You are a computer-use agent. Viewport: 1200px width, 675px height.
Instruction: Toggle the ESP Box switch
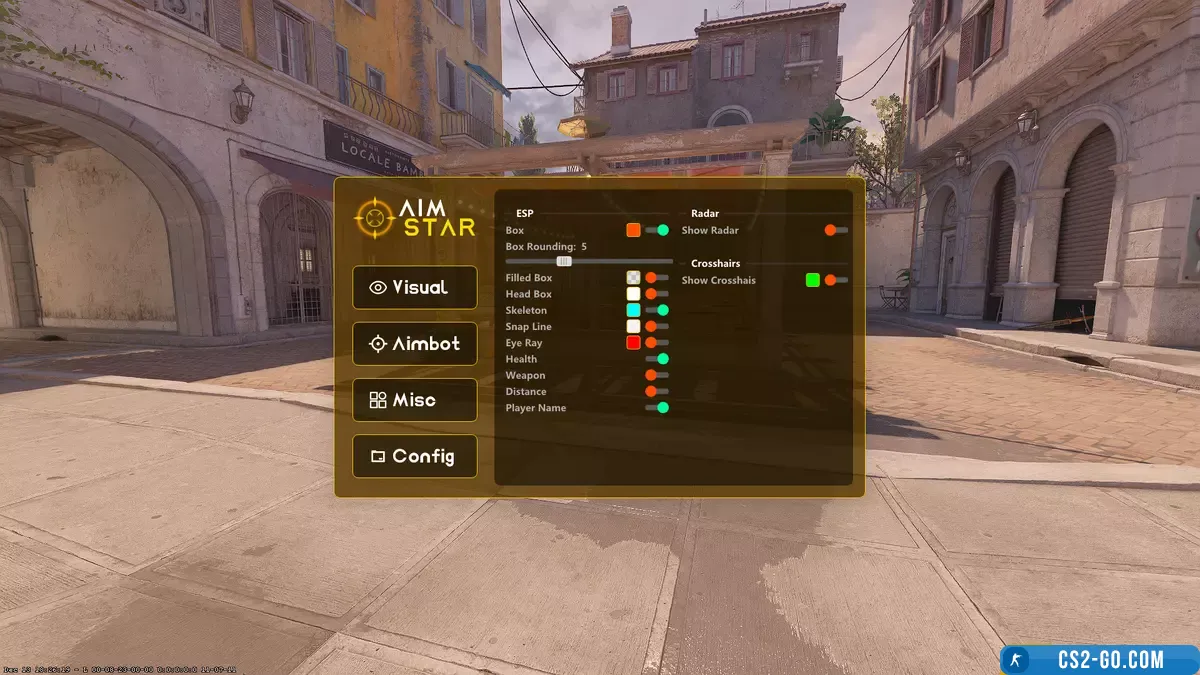[657, 230]
